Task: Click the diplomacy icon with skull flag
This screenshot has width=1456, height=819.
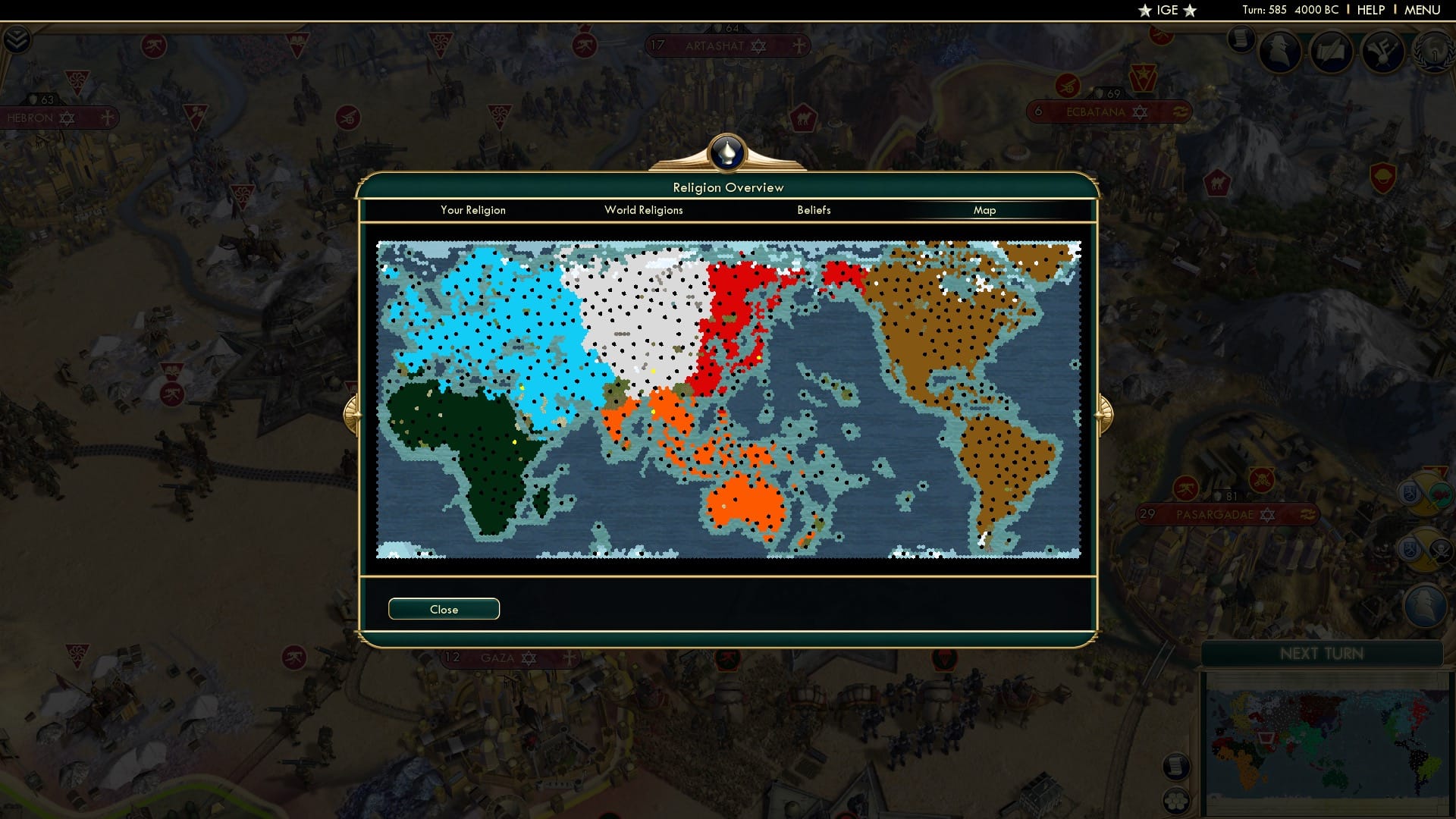Action: 1424,548
